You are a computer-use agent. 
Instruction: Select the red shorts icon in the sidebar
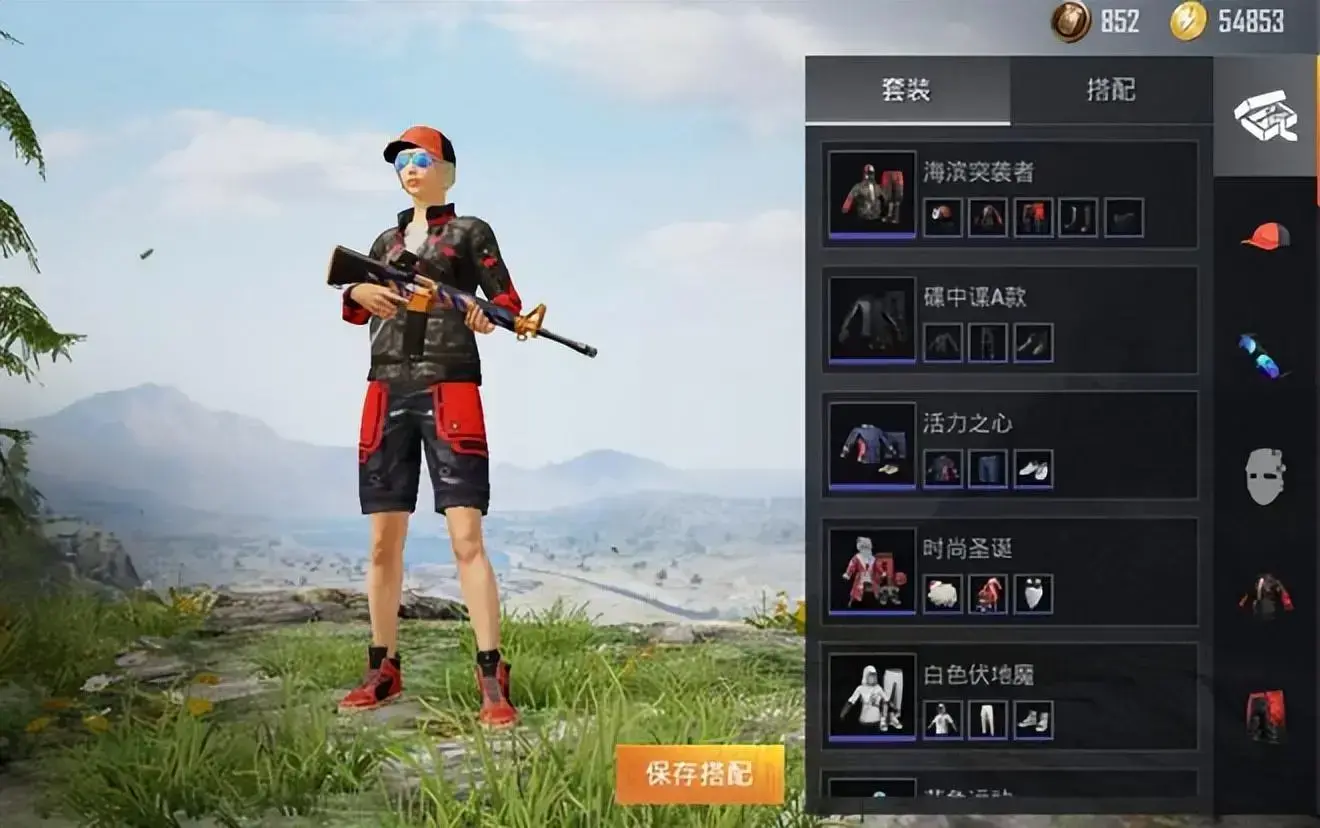[1266, 712]
